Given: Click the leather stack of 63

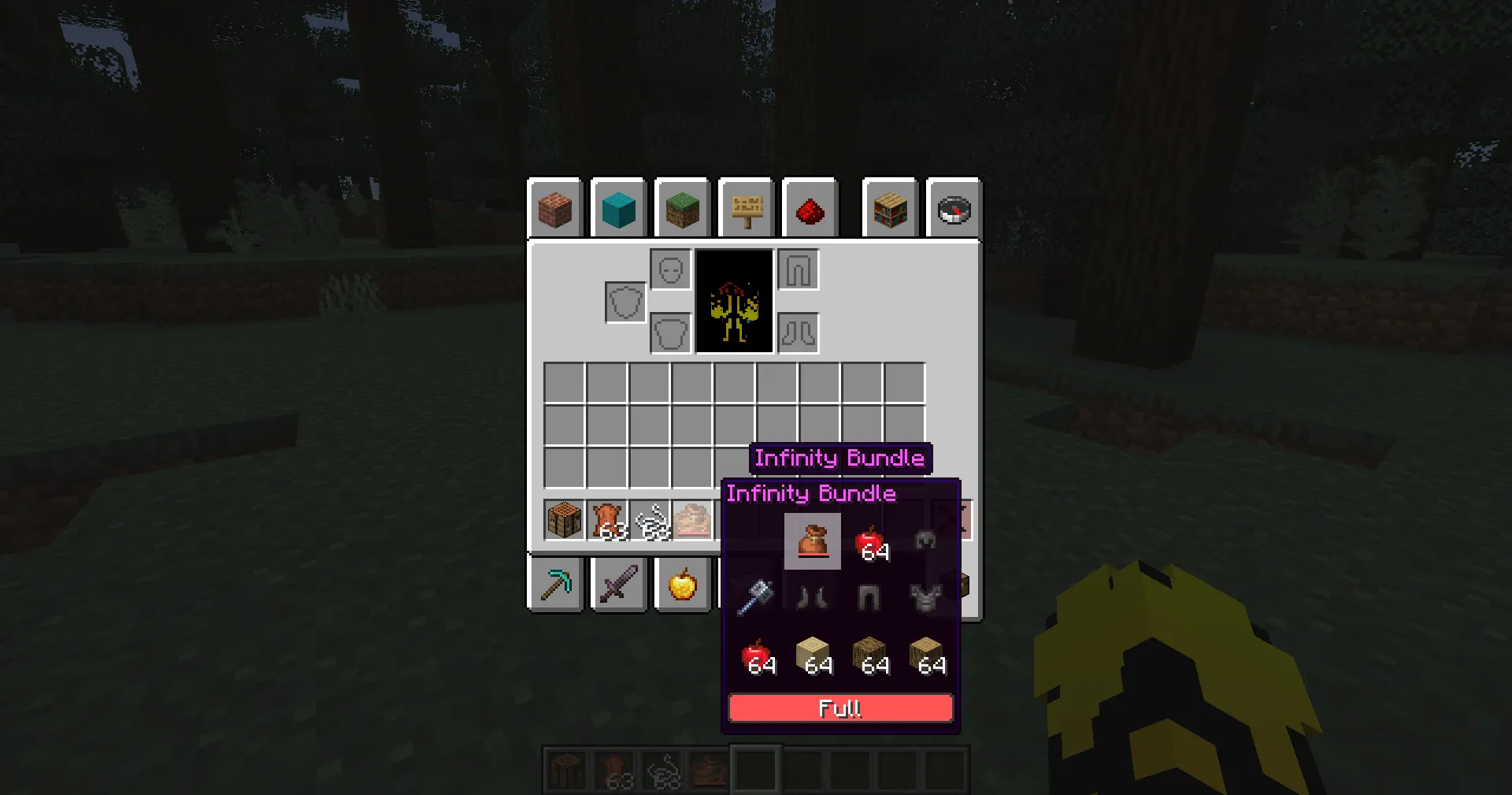Looking at the screenshot, I should (x=606, y=520).
